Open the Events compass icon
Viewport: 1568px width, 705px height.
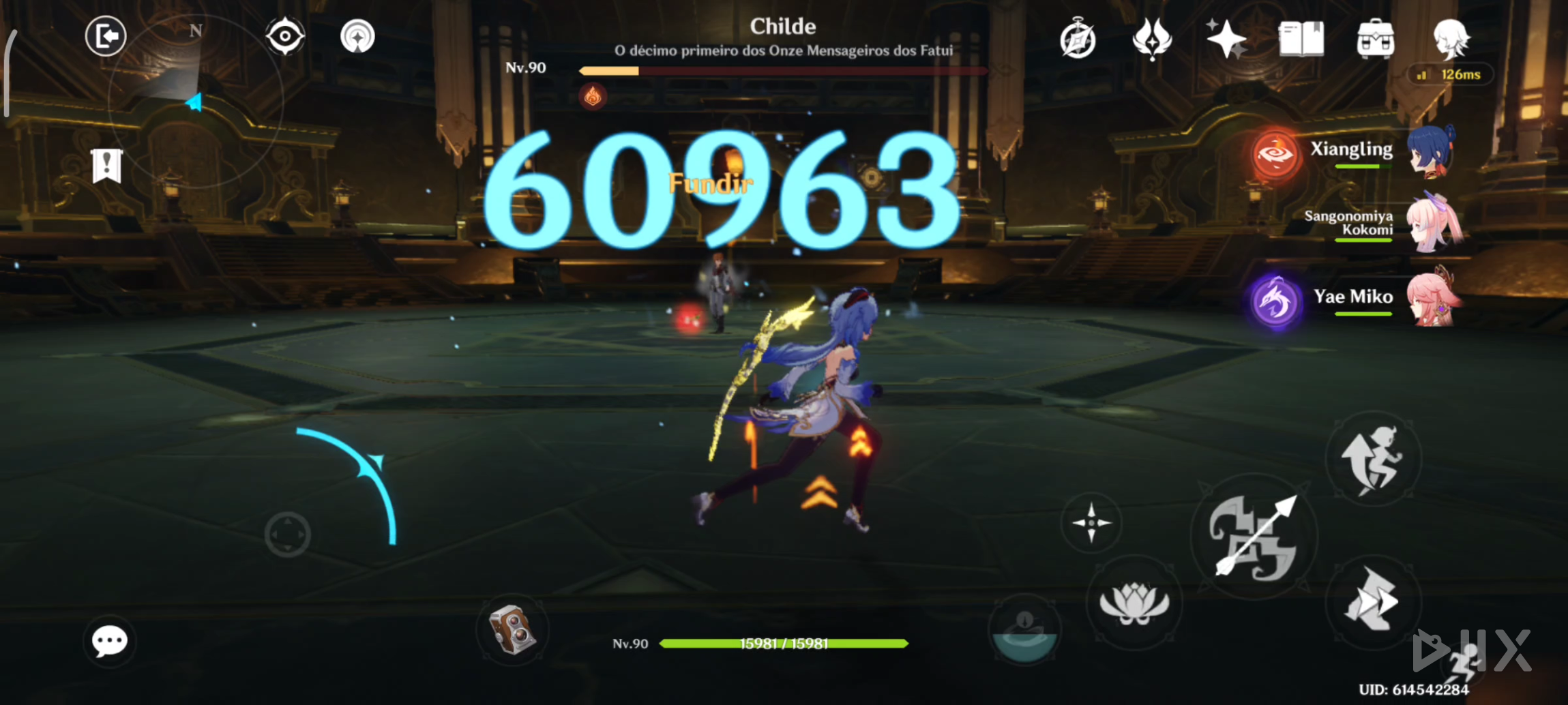tap(1078, 40)
